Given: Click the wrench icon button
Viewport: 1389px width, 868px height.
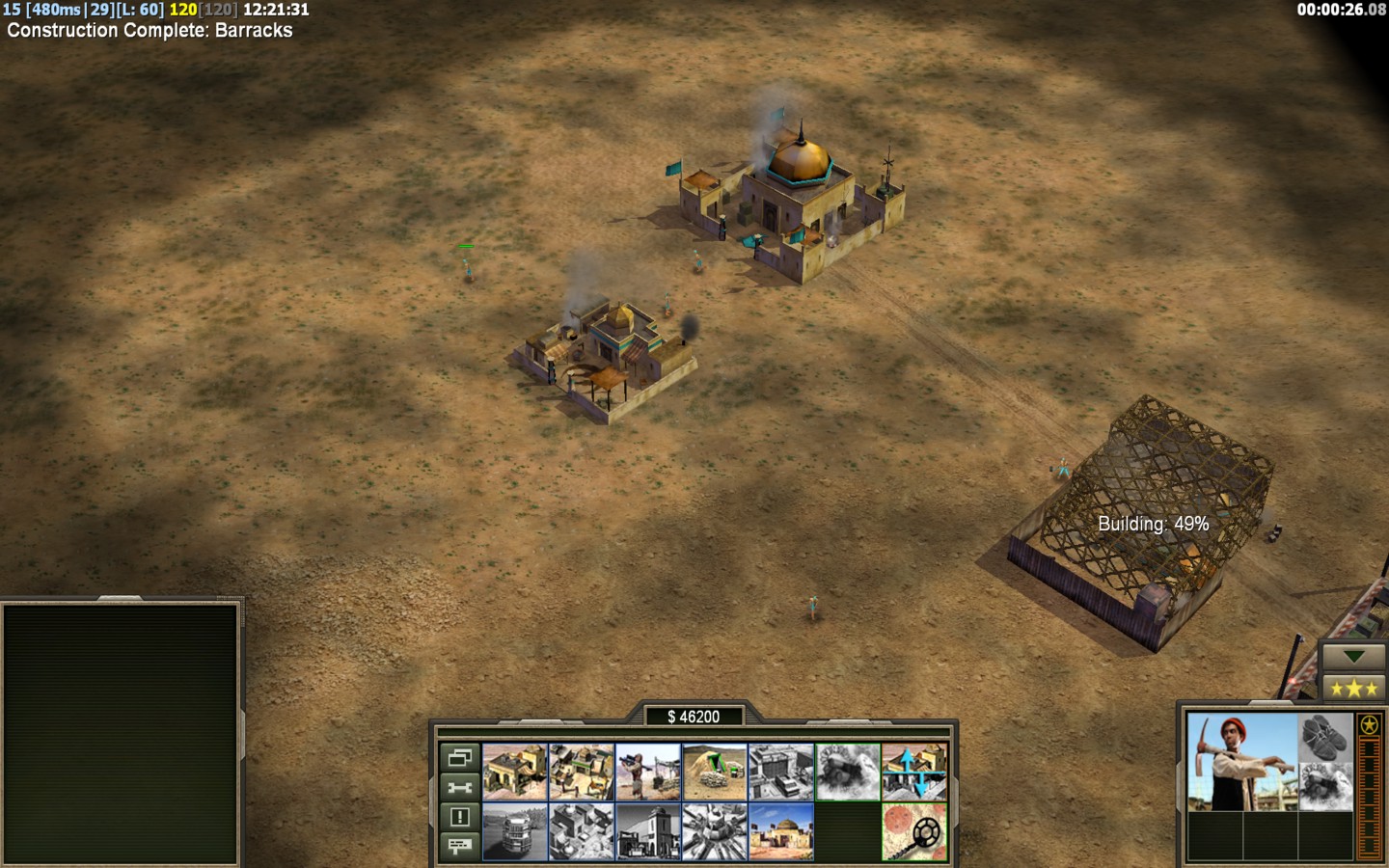Looking at the screenshot, I should tap(459, 788).
